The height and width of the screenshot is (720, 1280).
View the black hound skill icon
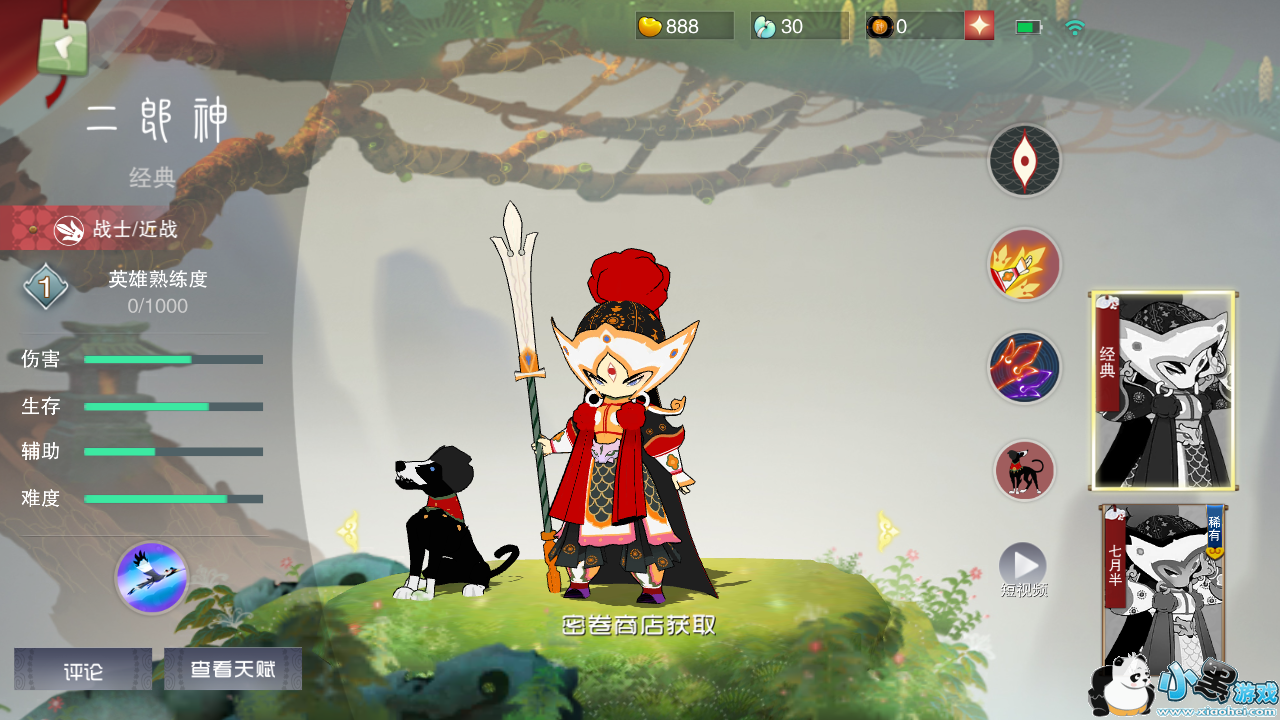tap(1025, 470)
